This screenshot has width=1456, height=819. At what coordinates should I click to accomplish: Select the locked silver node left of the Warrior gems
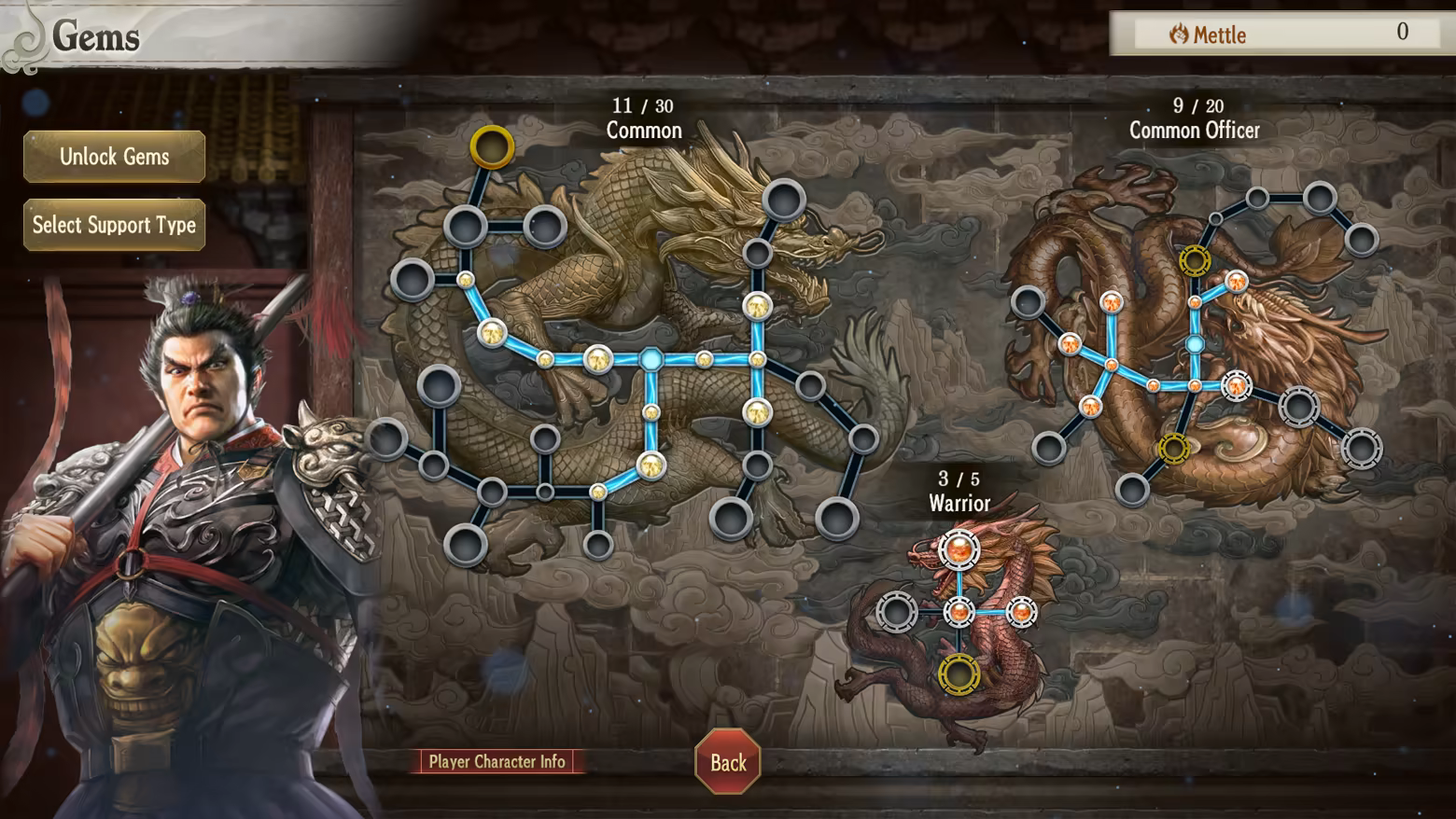[896, 611]
